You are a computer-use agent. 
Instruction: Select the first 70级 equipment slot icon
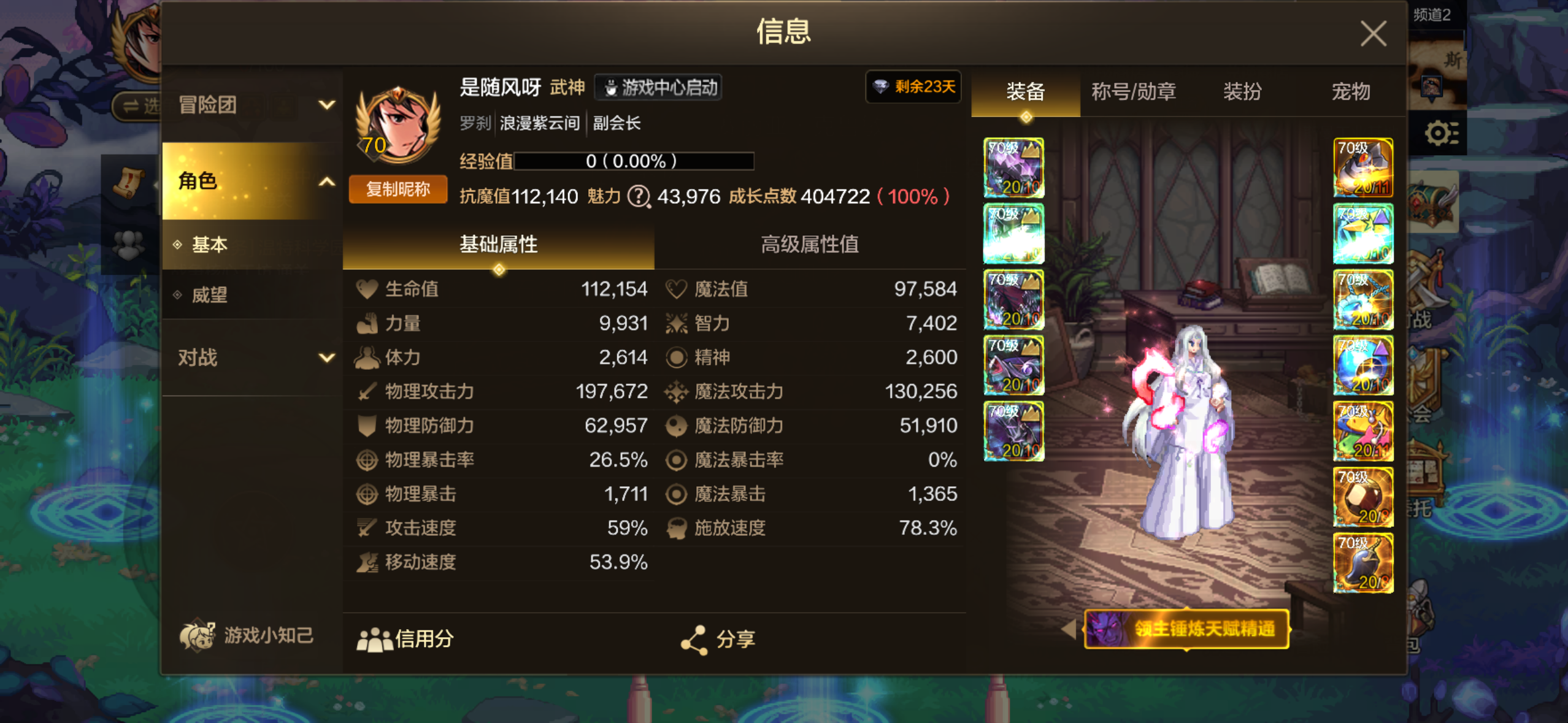1014,168
